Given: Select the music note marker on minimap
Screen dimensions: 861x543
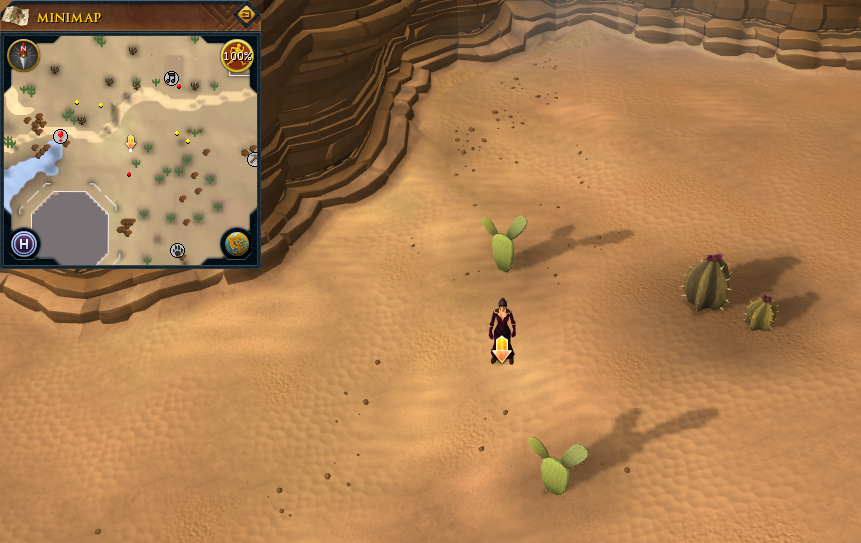Looking at the screenshot, I should coord(171,77).
